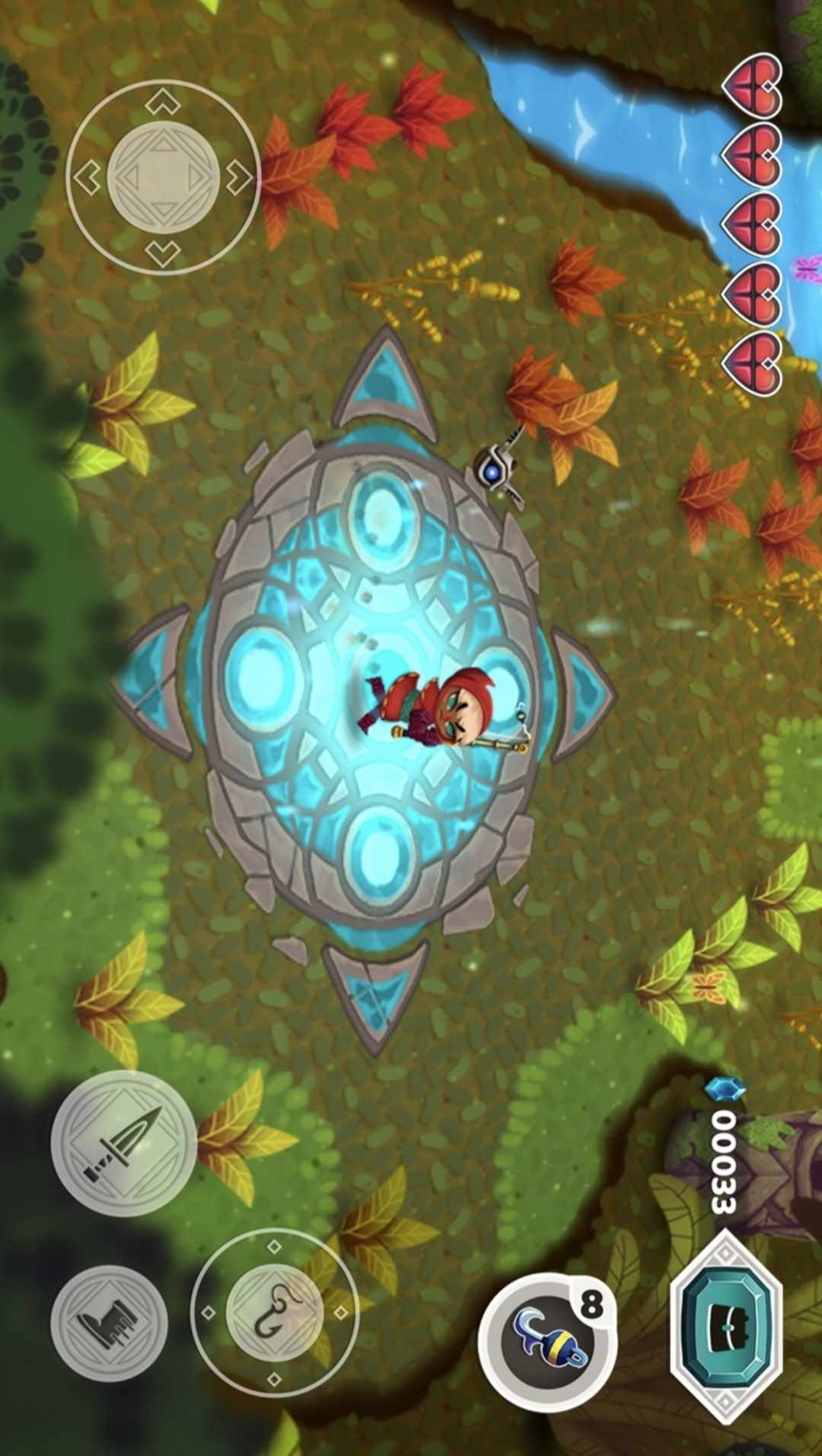
Task: Tap the virtual joystick center pad
Action: (x=164, y=177)
